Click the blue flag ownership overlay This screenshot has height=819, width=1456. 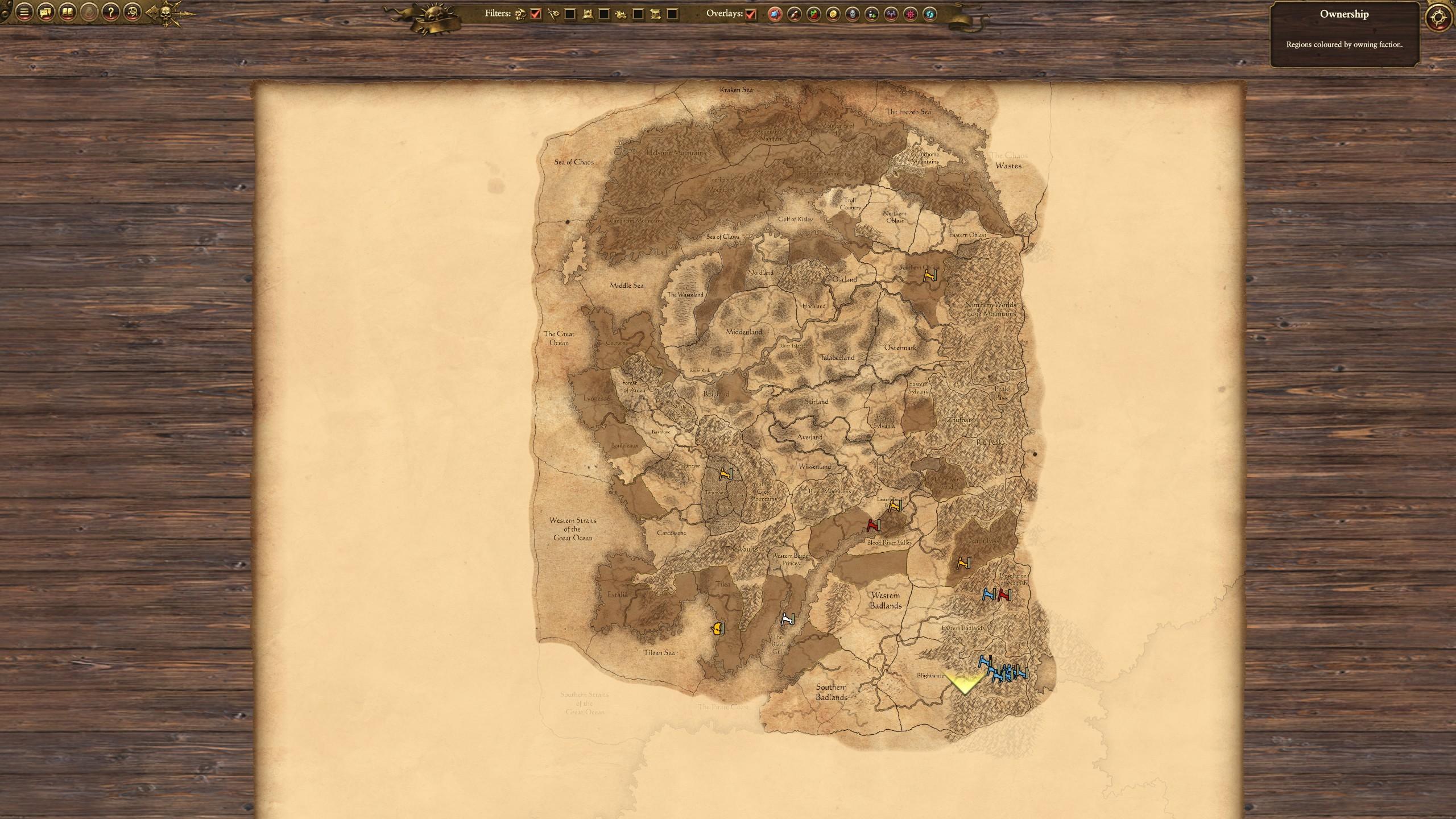774,14
